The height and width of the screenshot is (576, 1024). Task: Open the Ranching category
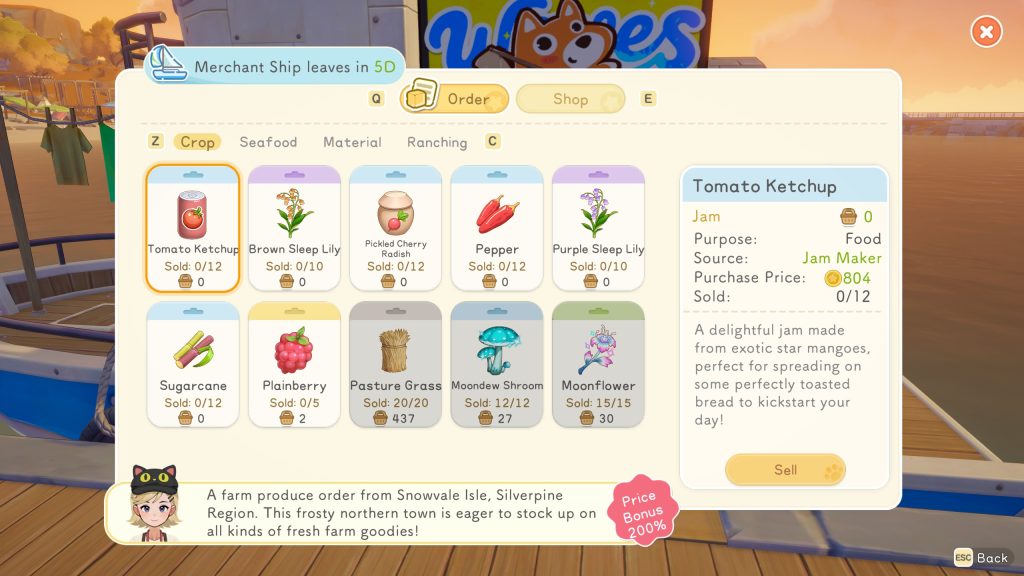(437, 142)
